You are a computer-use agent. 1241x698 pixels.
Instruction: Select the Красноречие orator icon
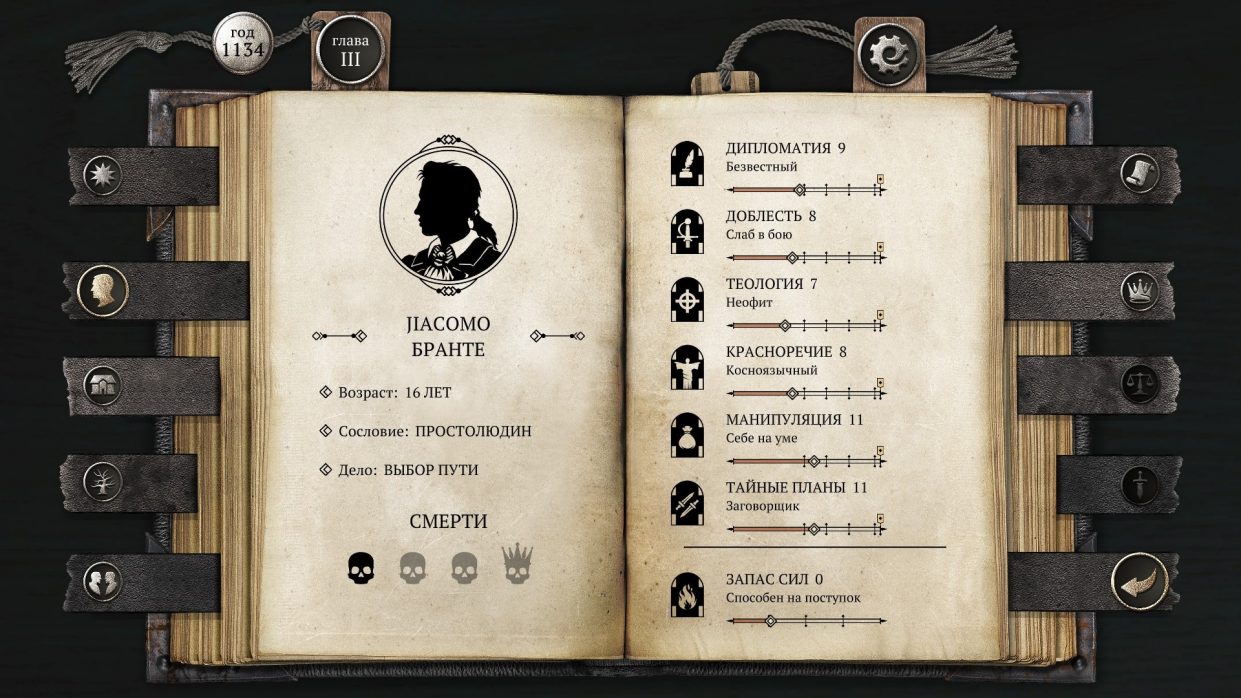tap(687, 367)
